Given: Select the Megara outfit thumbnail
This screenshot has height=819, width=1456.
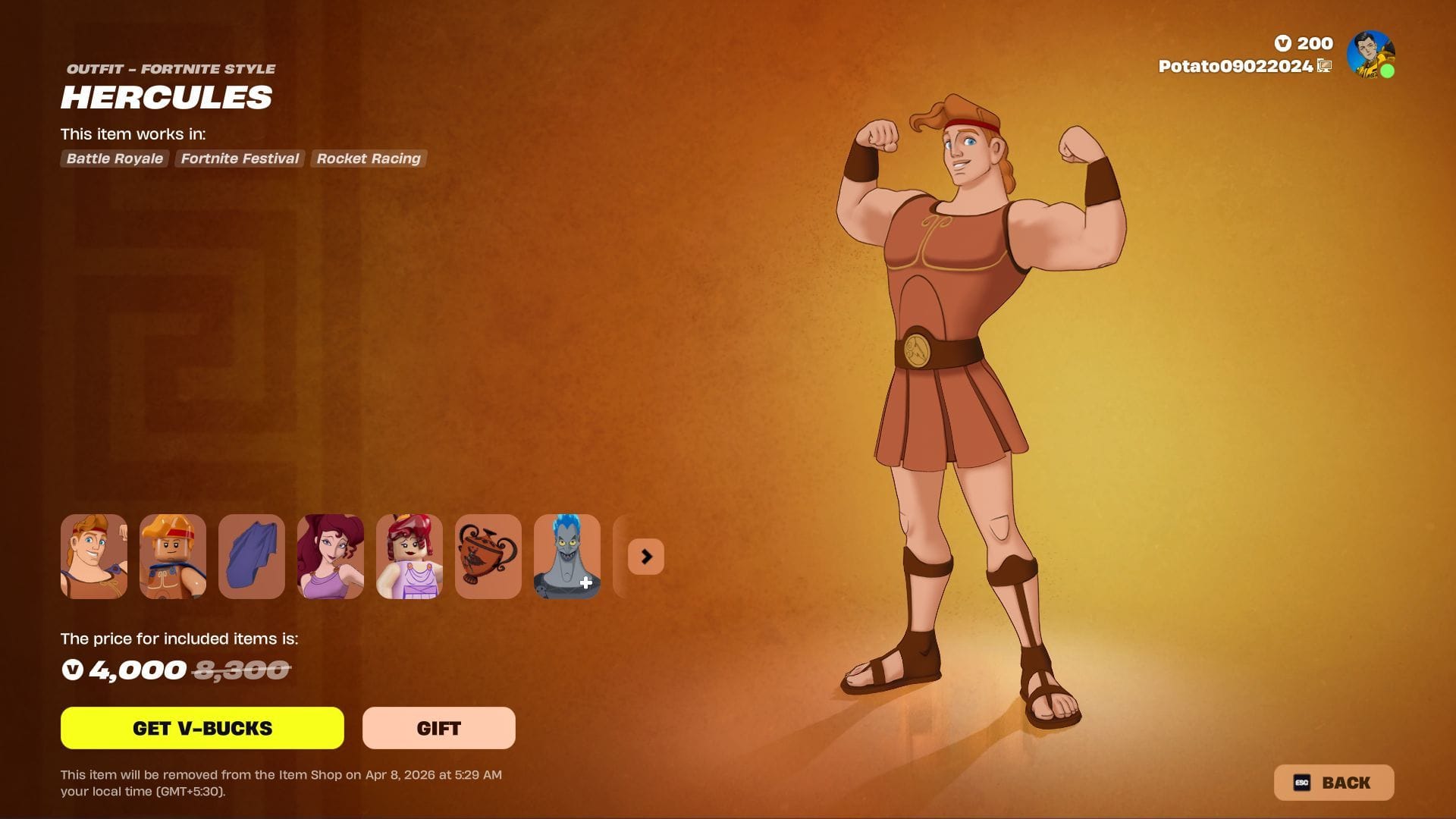Looking at the screenshot, I should tap(331, 557).
